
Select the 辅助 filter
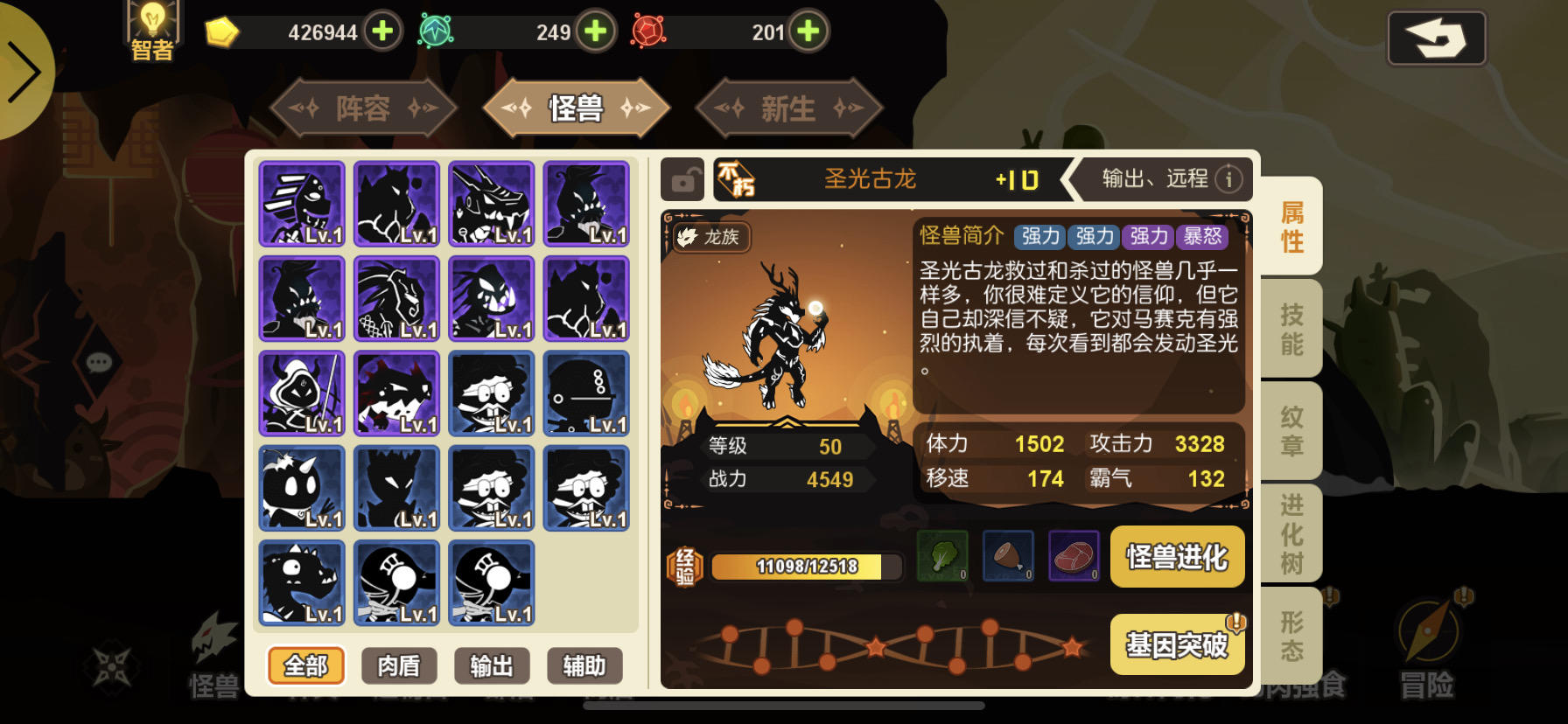(585, 665)
